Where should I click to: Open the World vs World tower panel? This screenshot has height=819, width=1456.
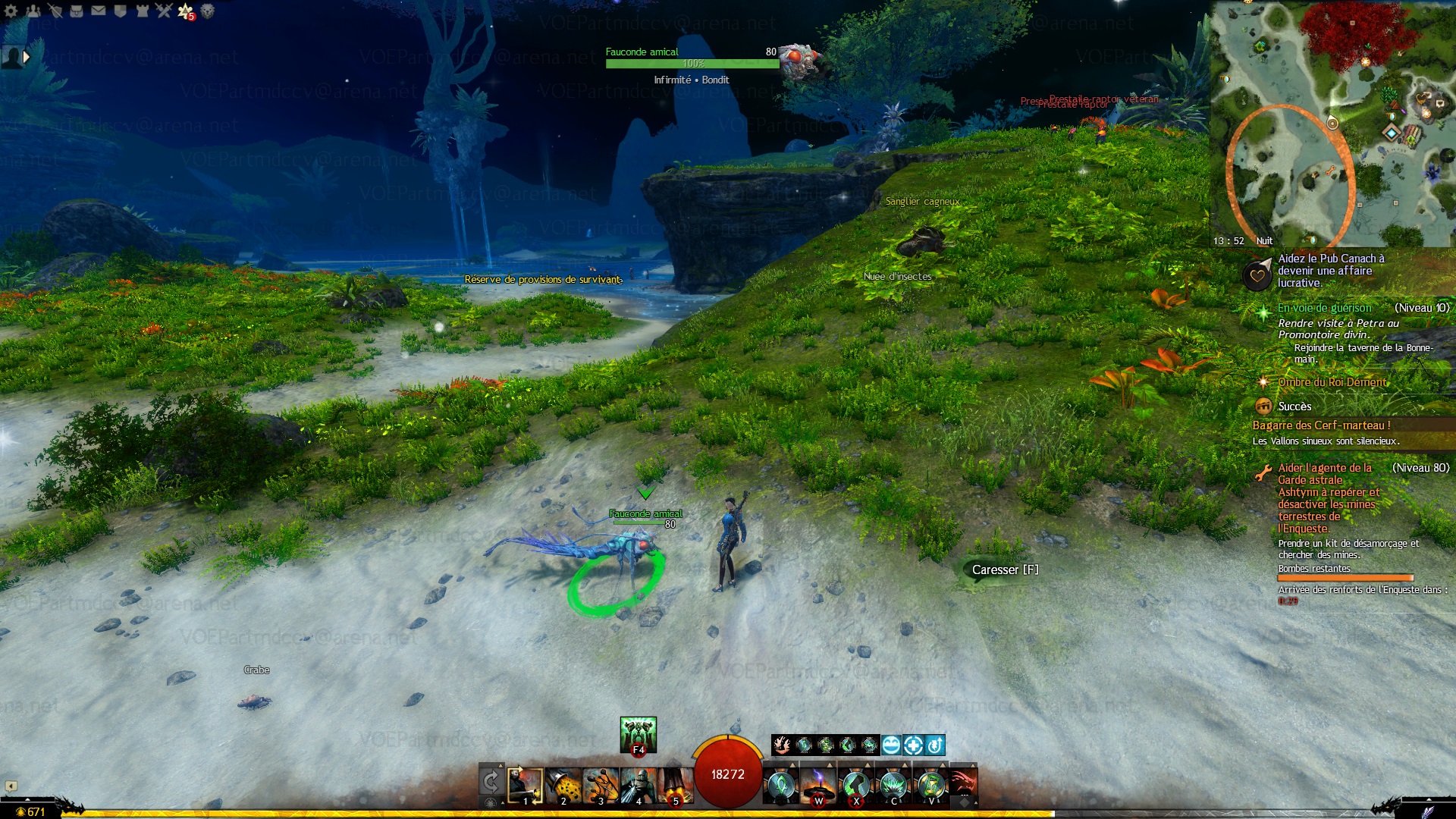tap(142, 11)
